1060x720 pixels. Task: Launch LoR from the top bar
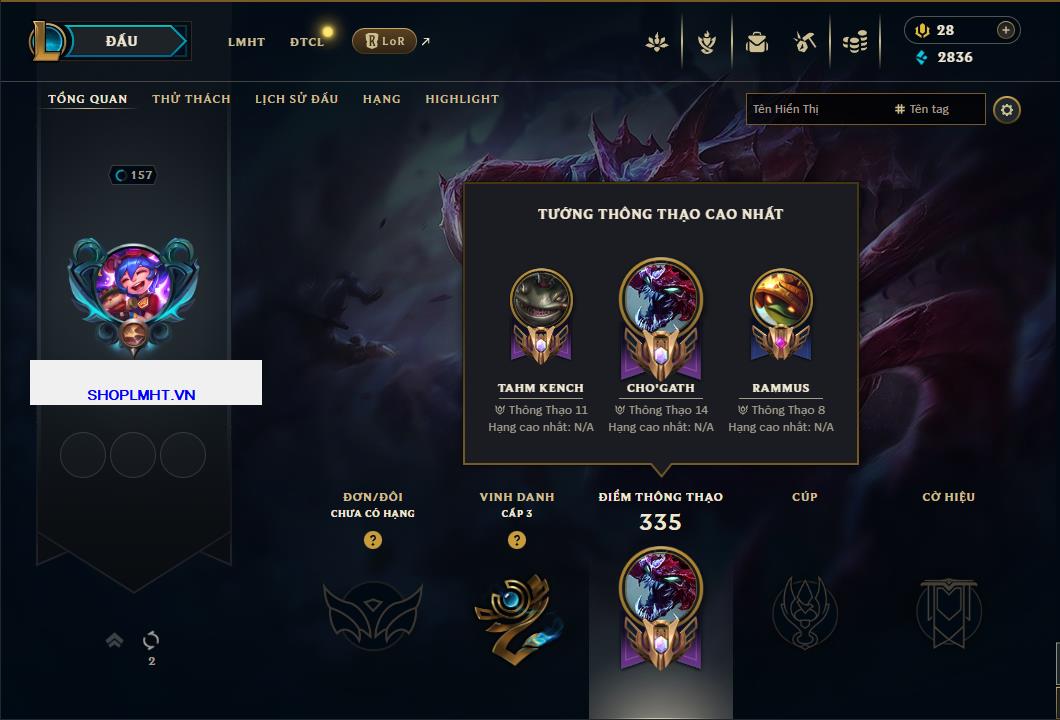point(385,41)
